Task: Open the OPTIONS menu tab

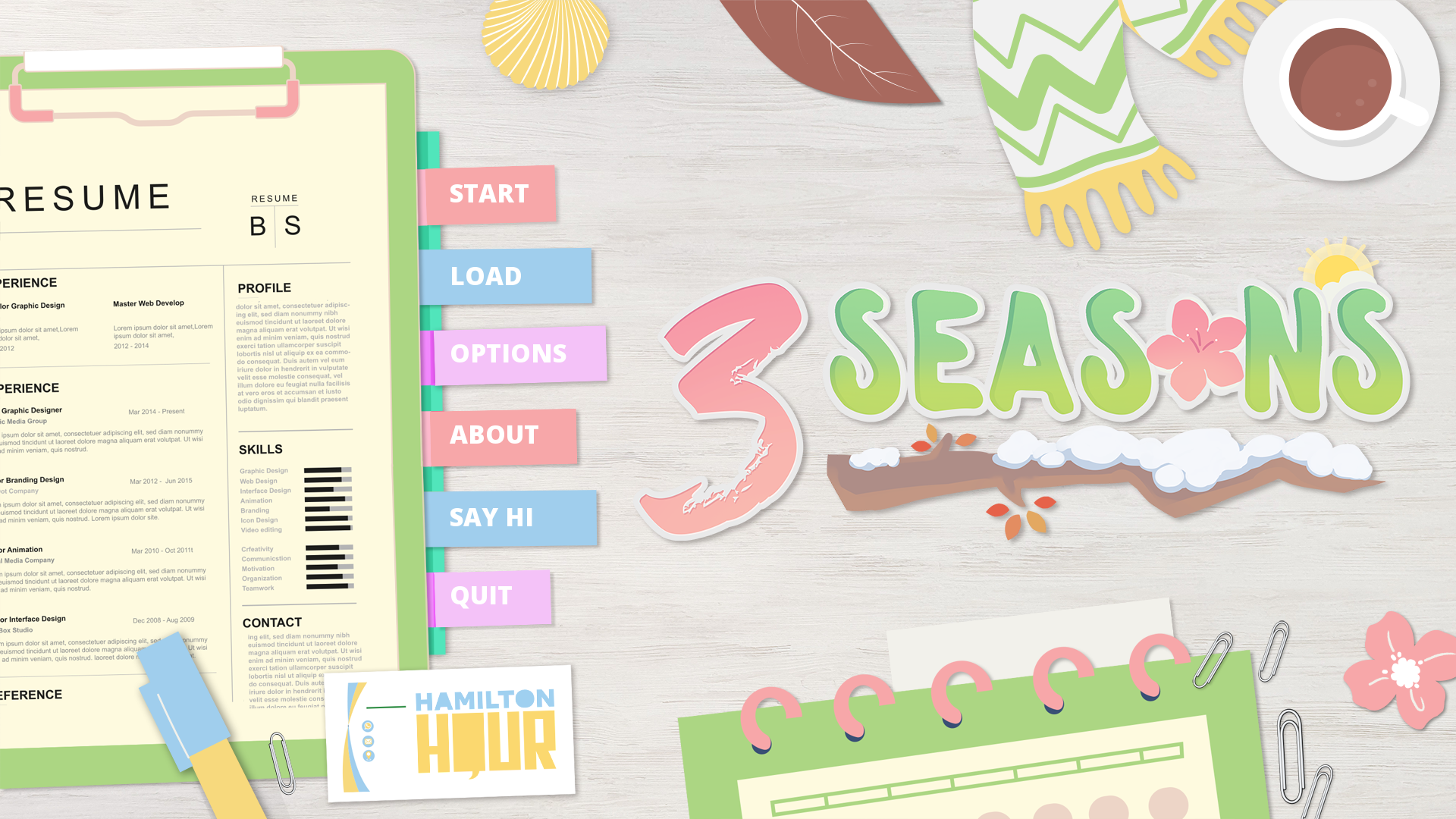Action: pos(508,353)
